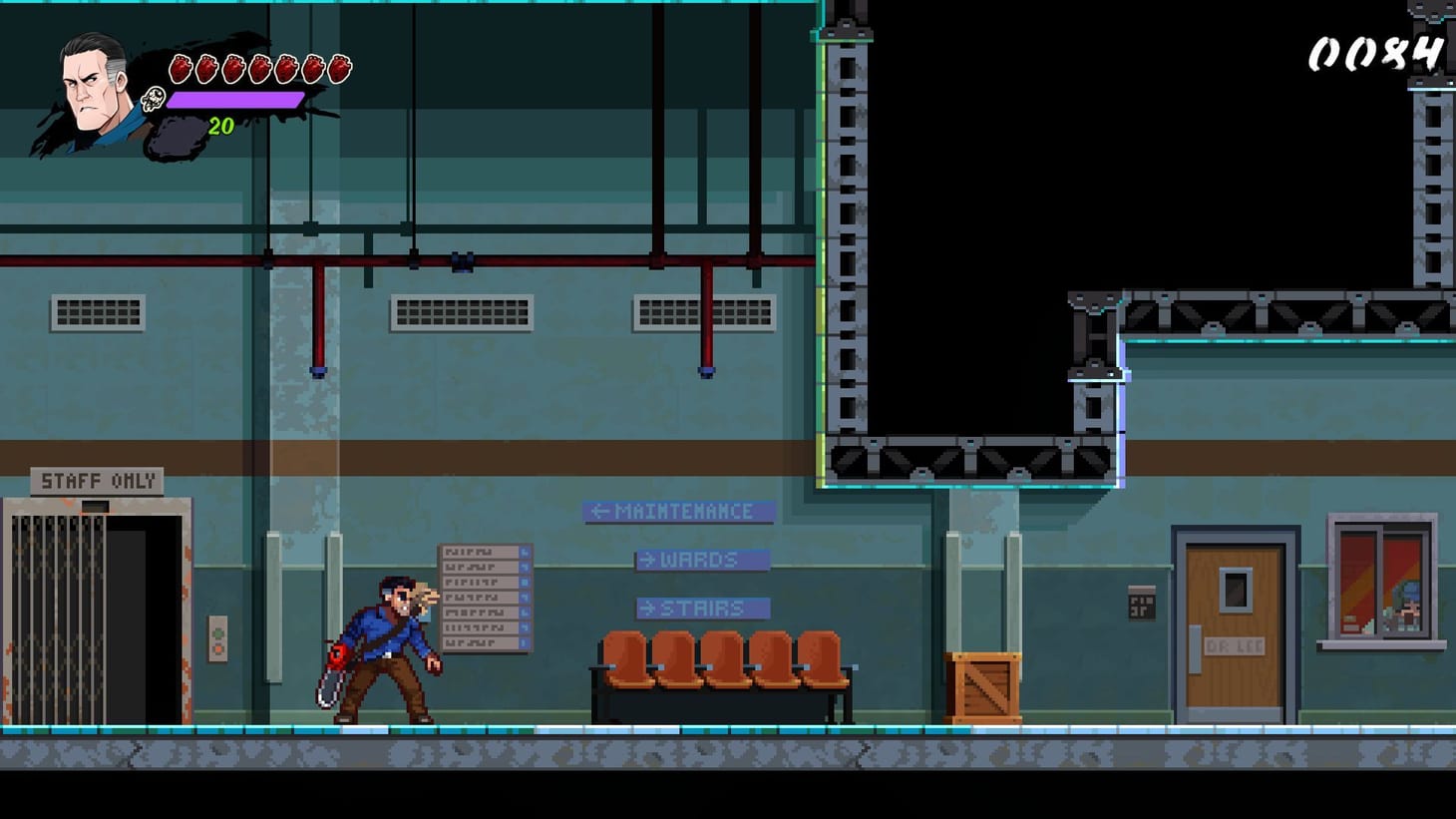Click the bulletin notice board on the wall
Screen dimensions: 1456x819
[486, 597]
